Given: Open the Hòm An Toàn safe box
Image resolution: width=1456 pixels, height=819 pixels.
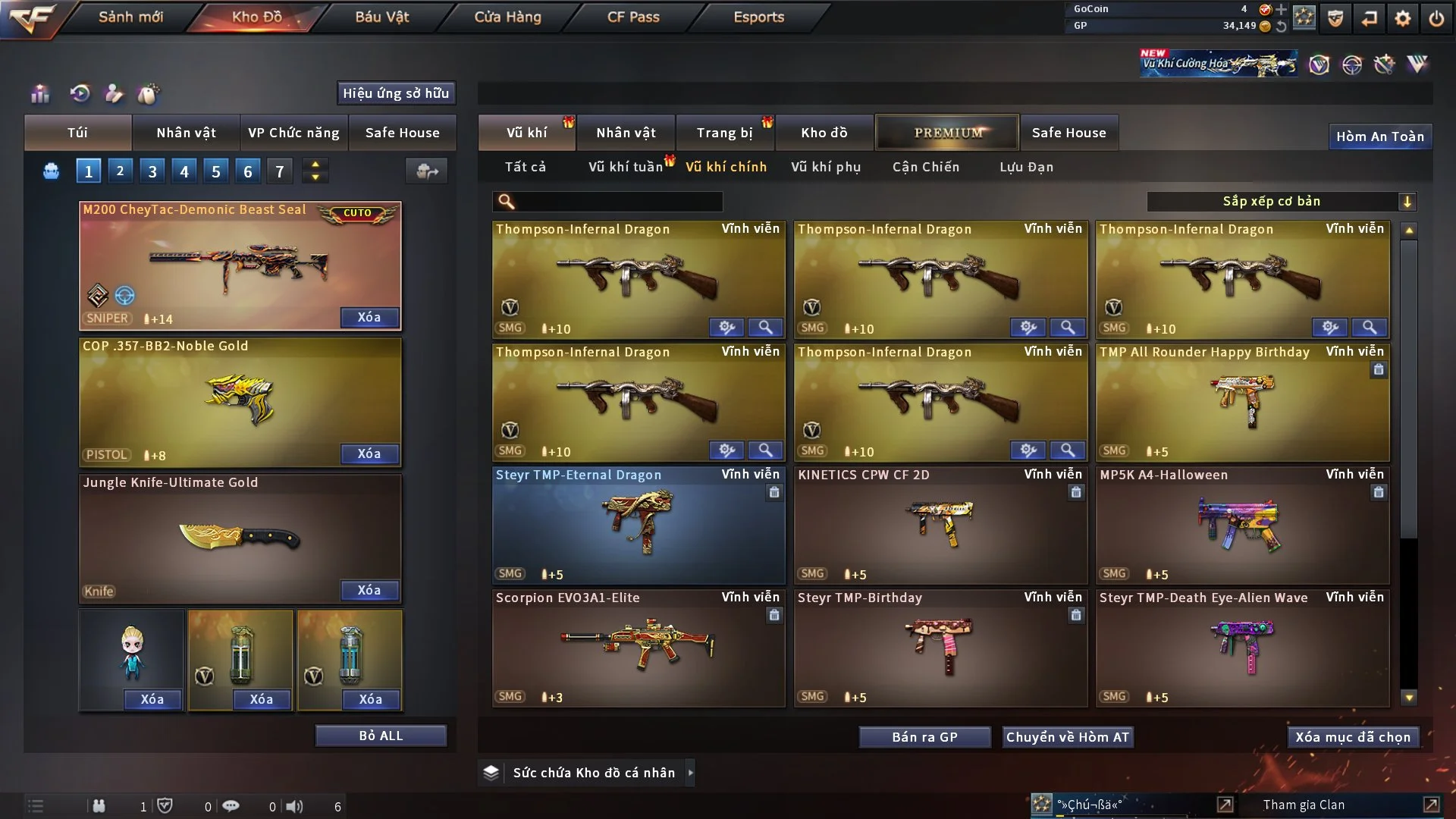Looking at the screenshot, I should click(x=1379, y=136).
